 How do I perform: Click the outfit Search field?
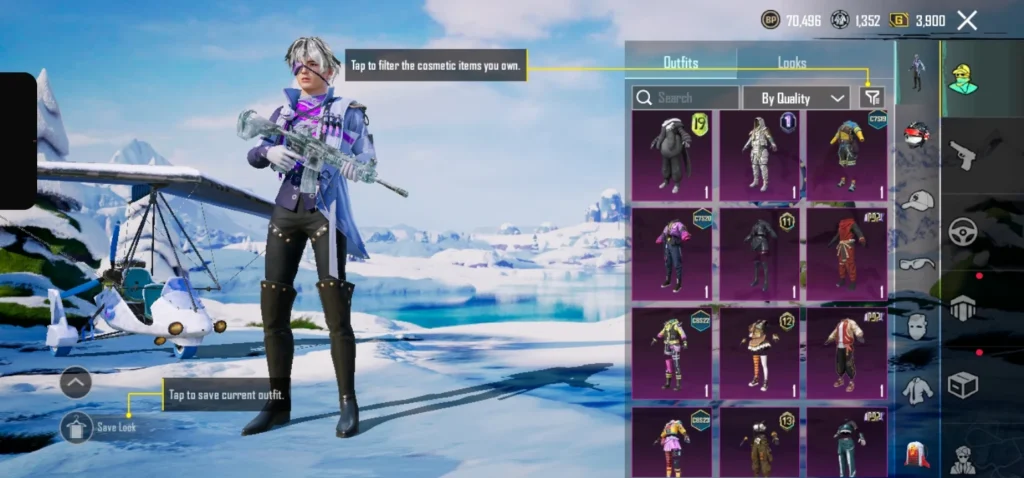click(x=686, y=97)
